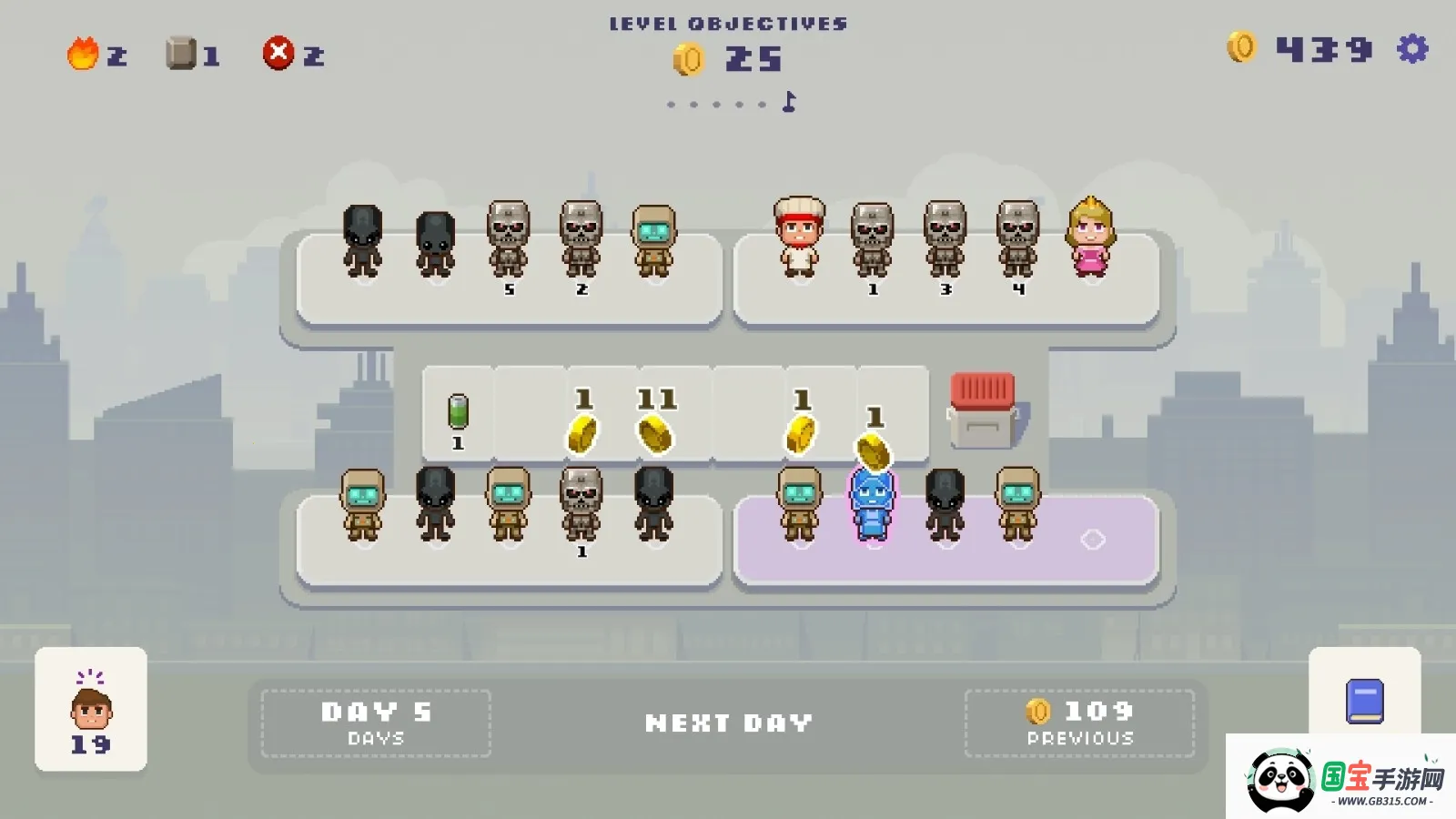Image resolution: width=1456 pixels, height=819 pixels.
Task: Select the fire icon in the top bar
Action: [83, 54]
